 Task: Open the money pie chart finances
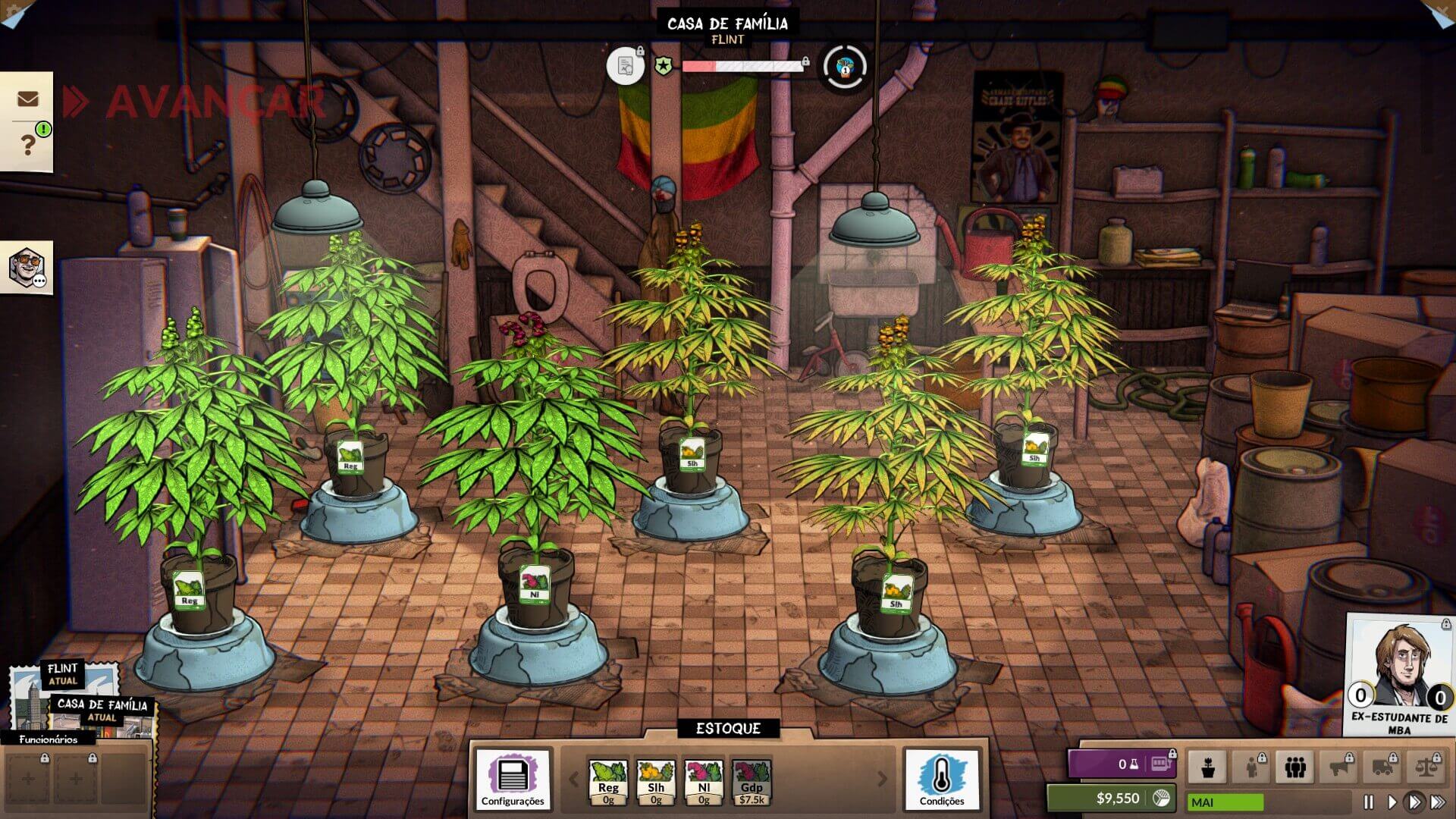coord(1159,798)
